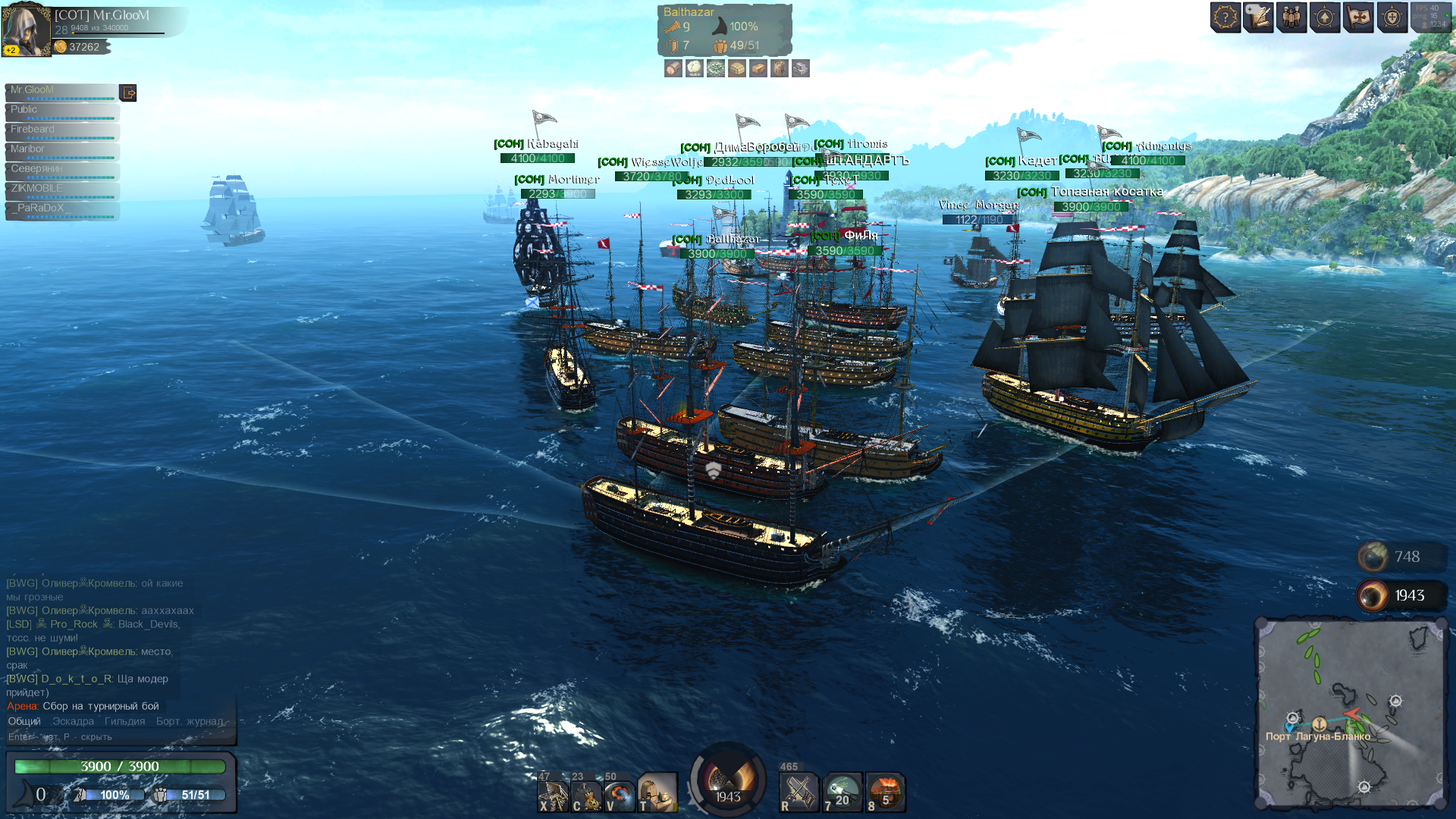Open the Борт. журнал chat tab
Viewport: 1456px width, 819px height.
tap(190, 721)
